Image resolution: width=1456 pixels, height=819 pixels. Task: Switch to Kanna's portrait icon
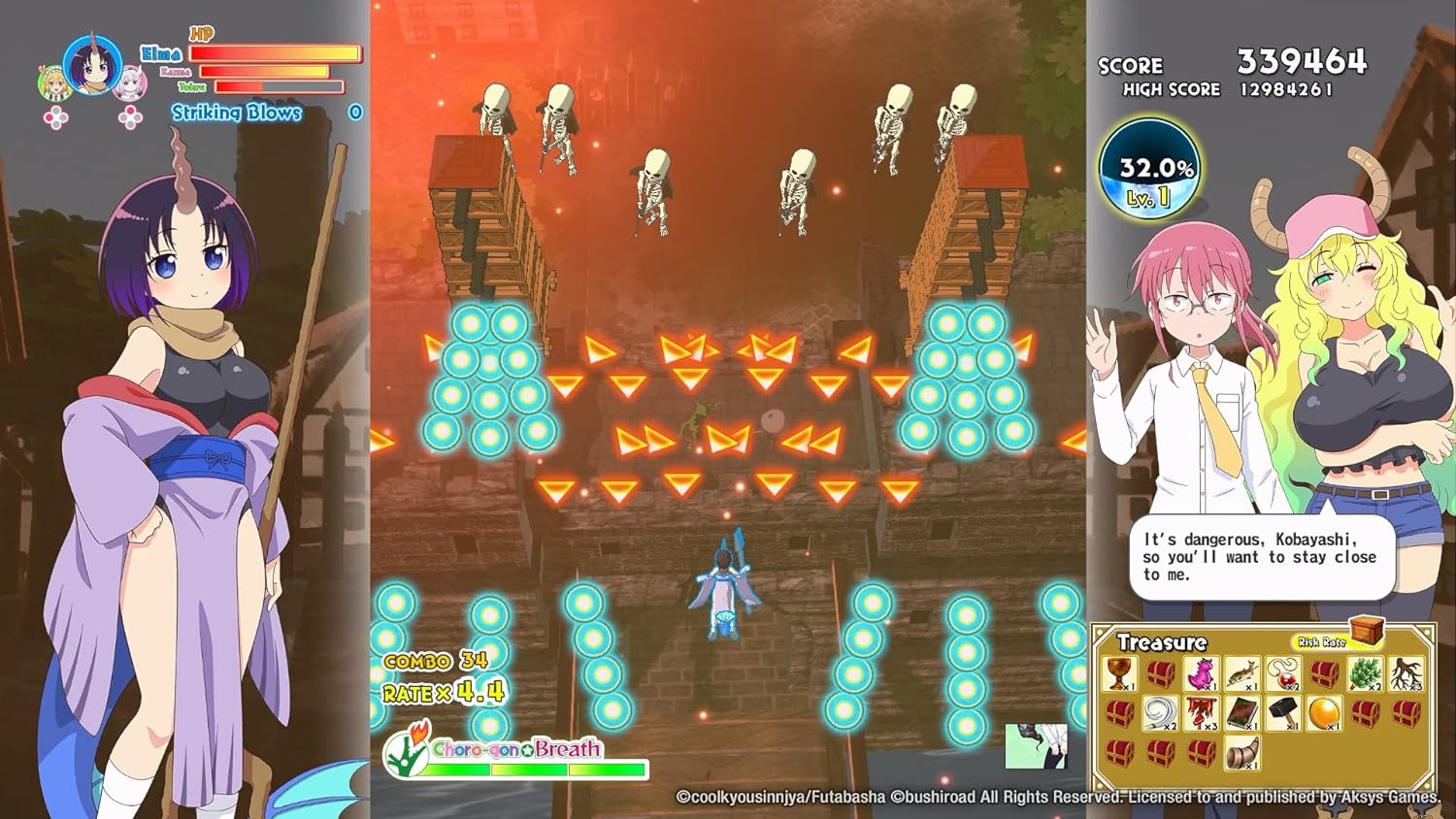coord(129,83)
